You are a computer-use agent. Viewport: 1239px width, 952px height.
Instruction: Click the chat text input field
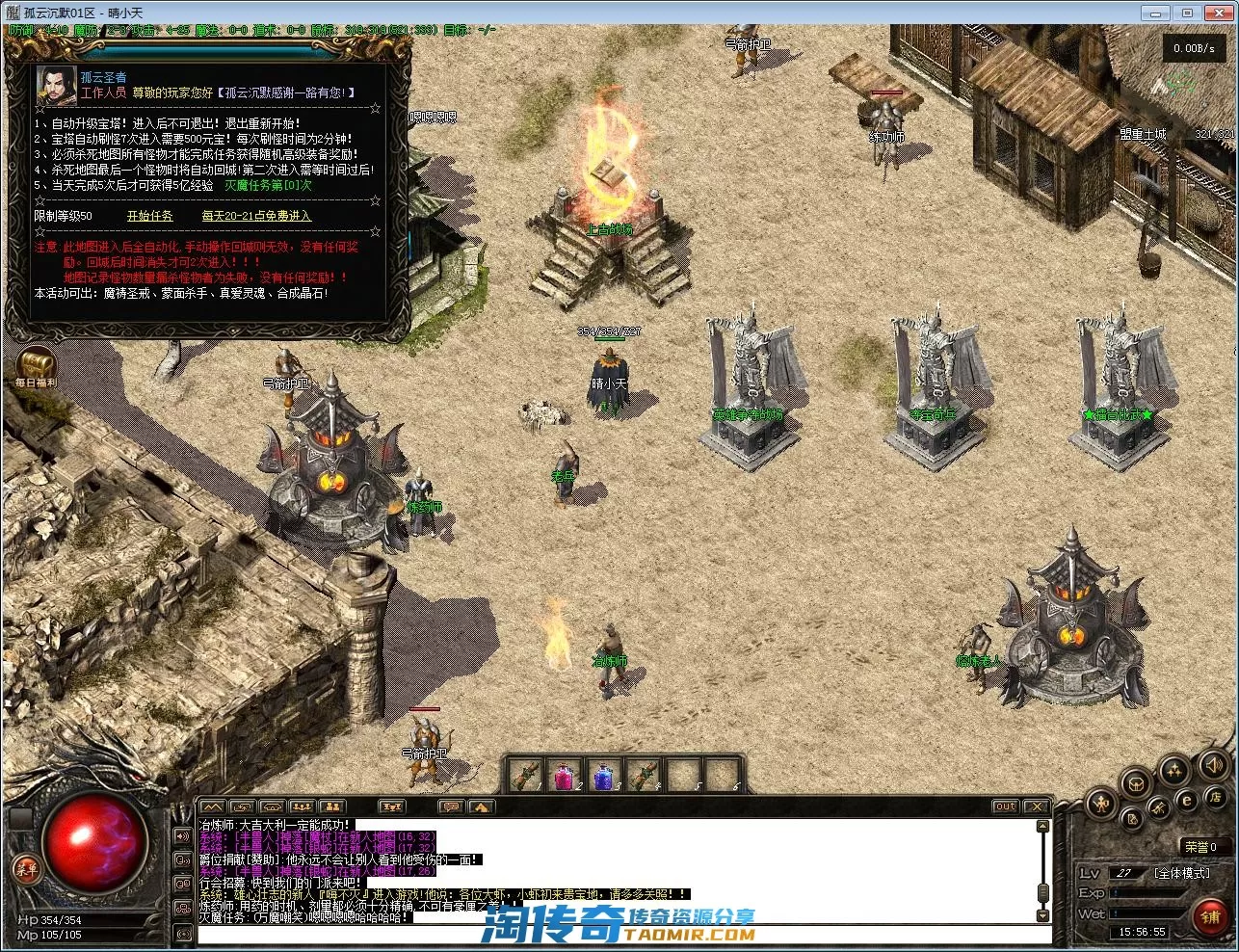tap(617, 934)
